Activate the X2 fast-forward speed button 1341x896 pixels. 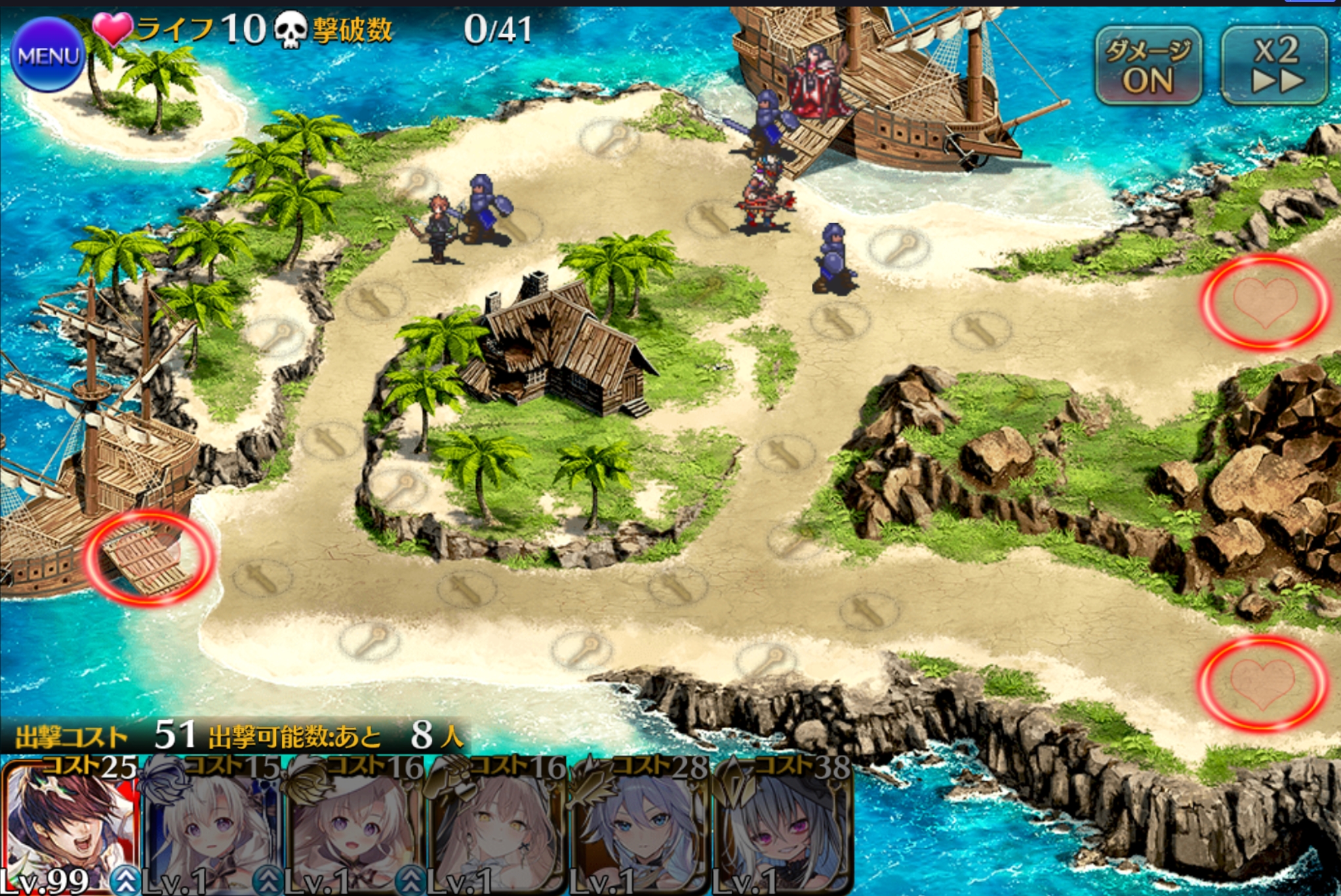pyautogui.click(x=1274, y=66)
